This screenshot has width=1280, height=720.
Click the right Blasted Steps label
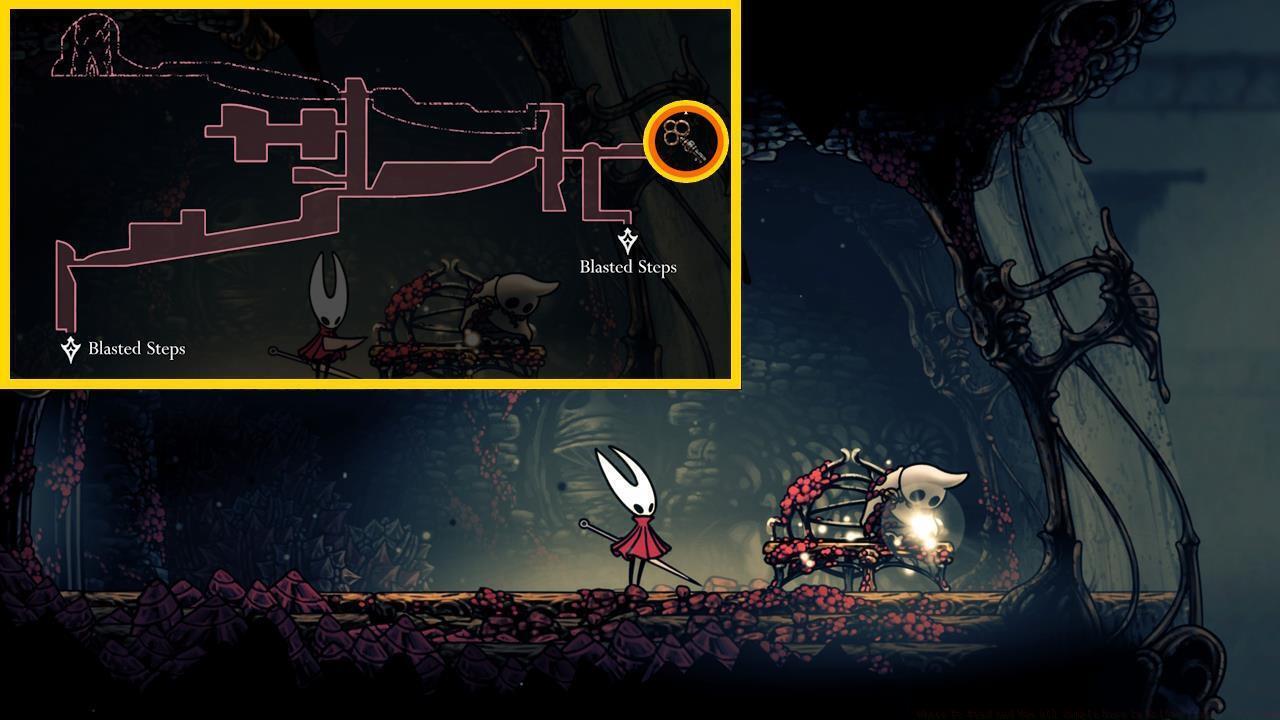tap(626, 267)
